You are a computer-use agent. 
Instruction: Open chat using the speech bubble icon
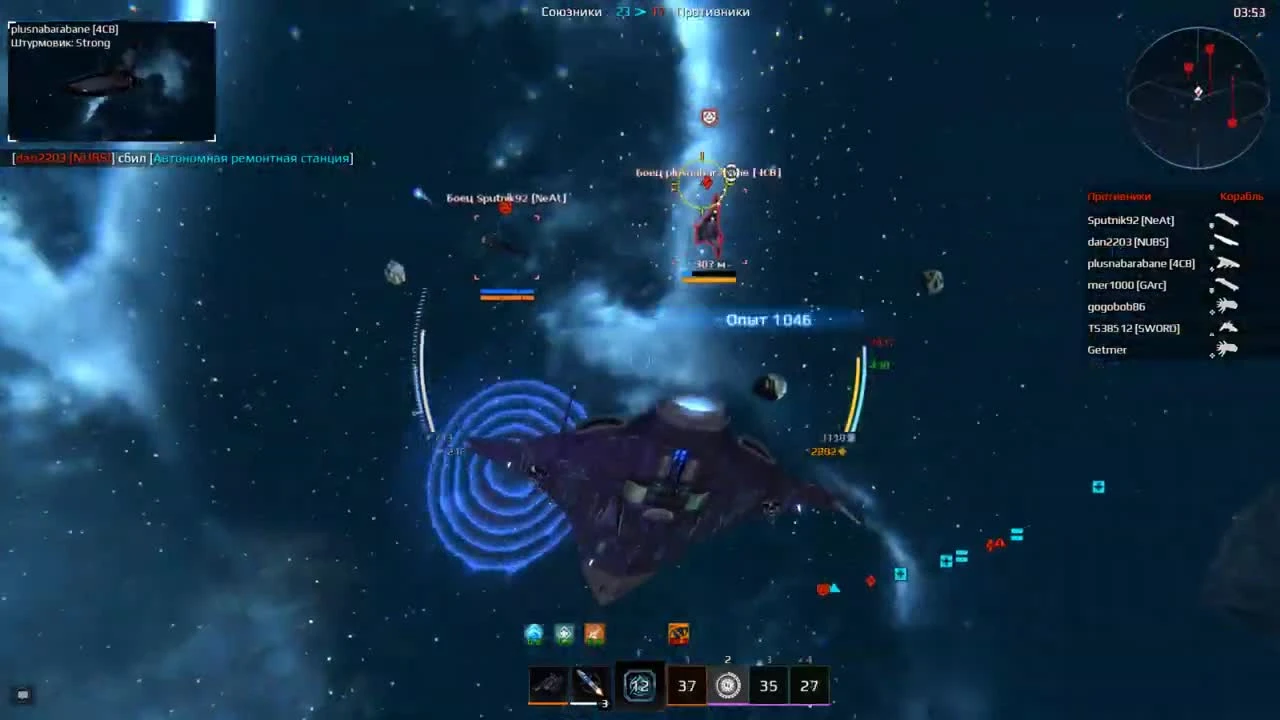pos(22,694)
